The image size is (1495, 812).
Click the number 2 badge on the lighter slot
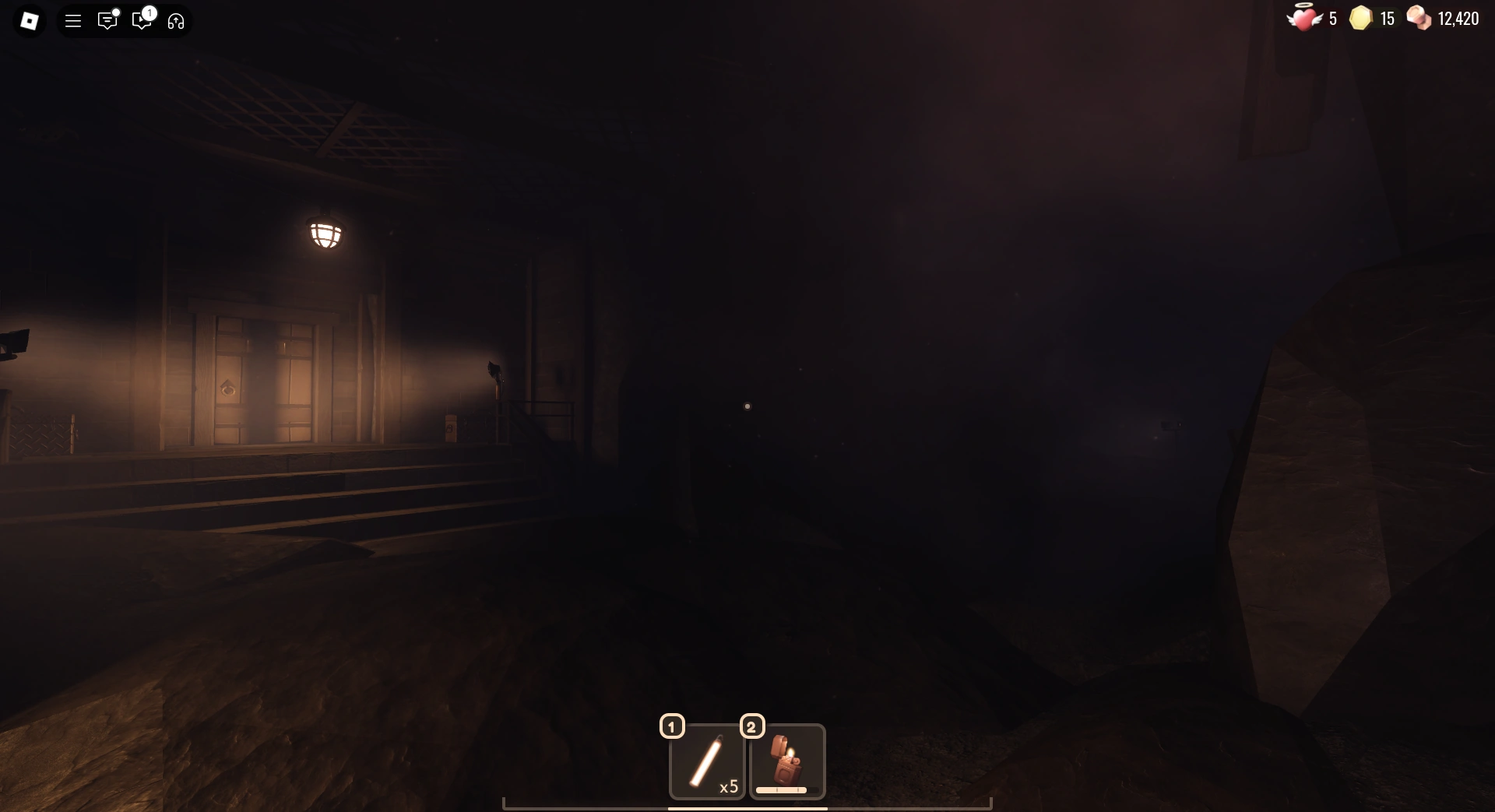pos(753,726)
